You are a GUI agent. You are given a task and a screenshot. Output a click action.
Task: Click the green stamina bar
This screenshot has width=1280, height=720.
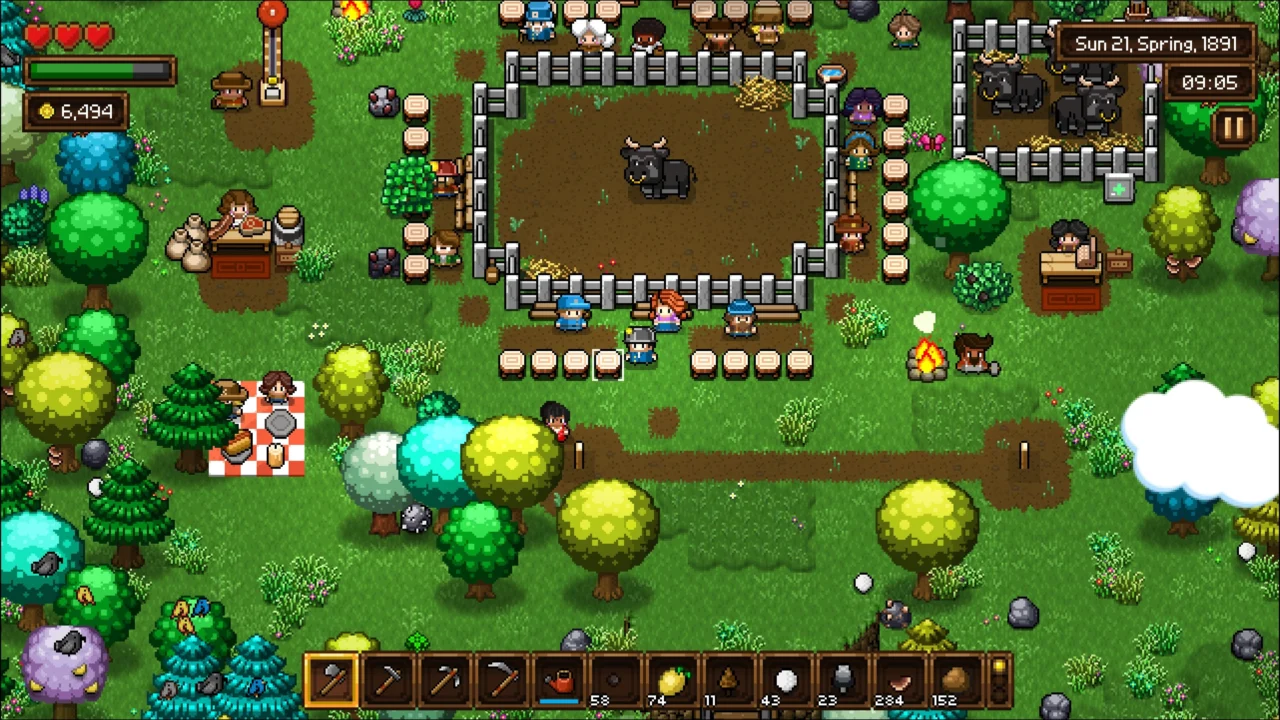(100, 70)
